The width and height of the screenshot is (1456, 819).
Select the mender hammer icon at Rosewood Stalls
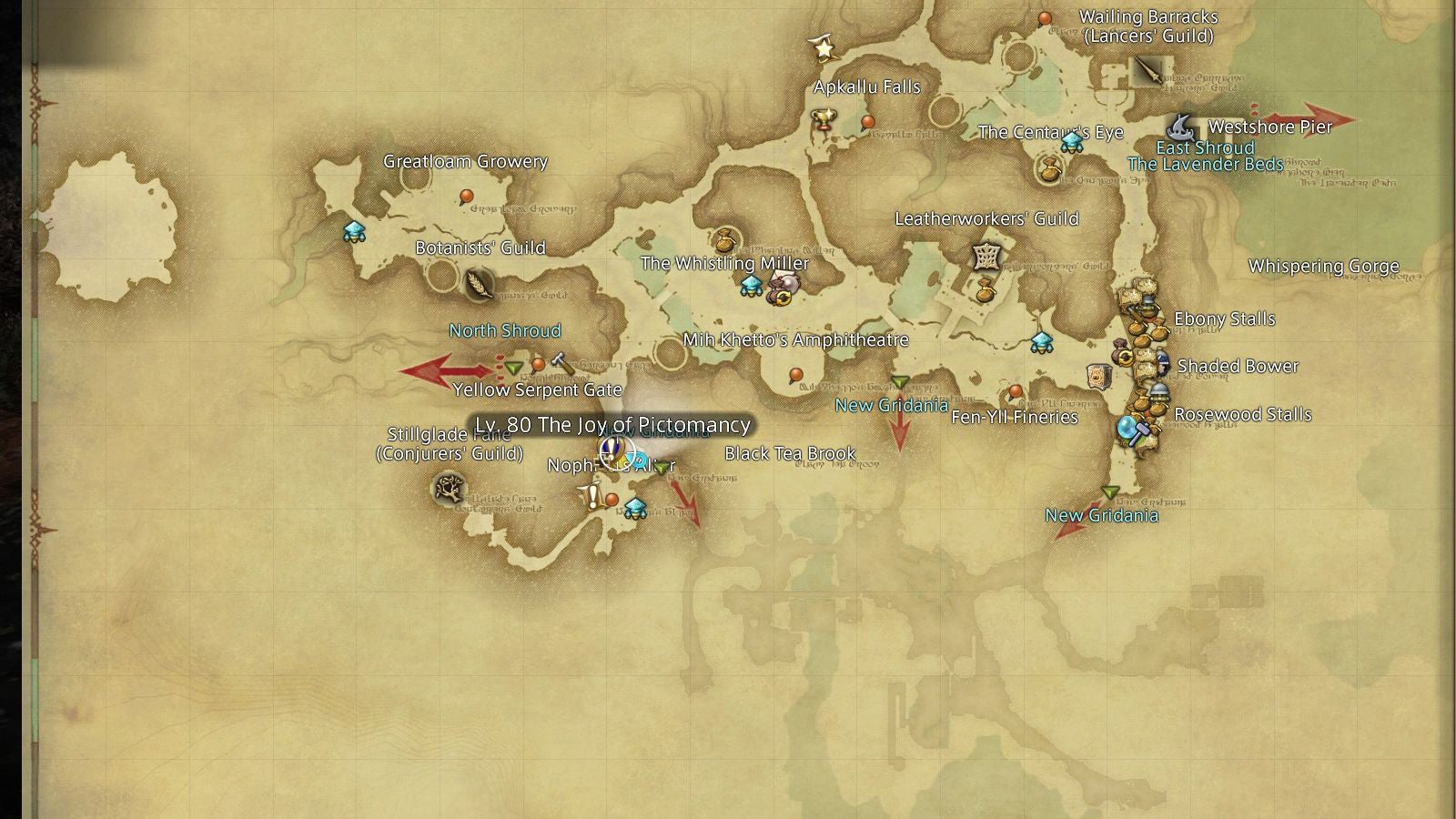pyautogui.click(x=1142, y=429)
